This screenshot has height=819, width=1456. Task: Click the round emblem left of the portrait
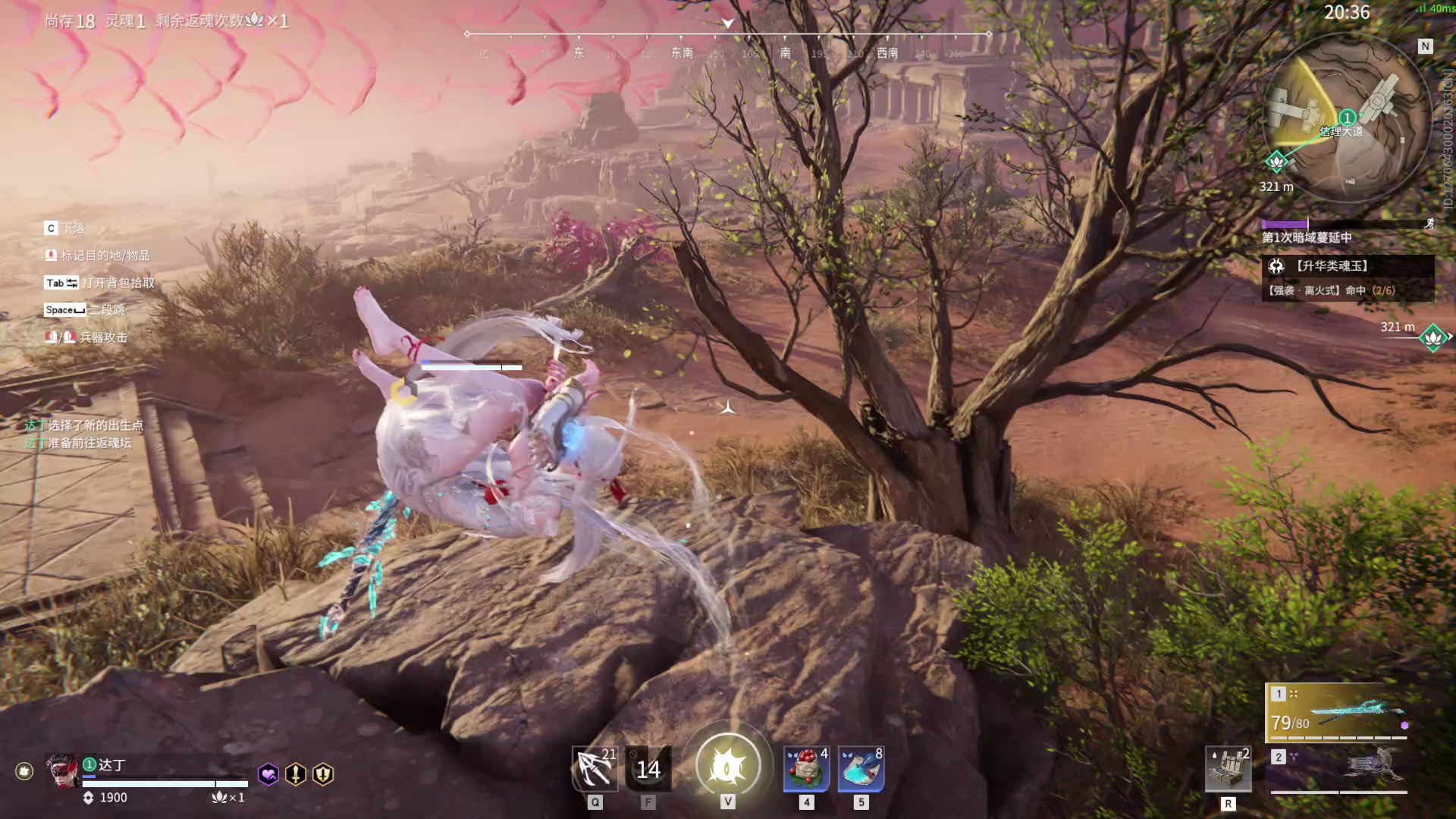coord(24,771)
